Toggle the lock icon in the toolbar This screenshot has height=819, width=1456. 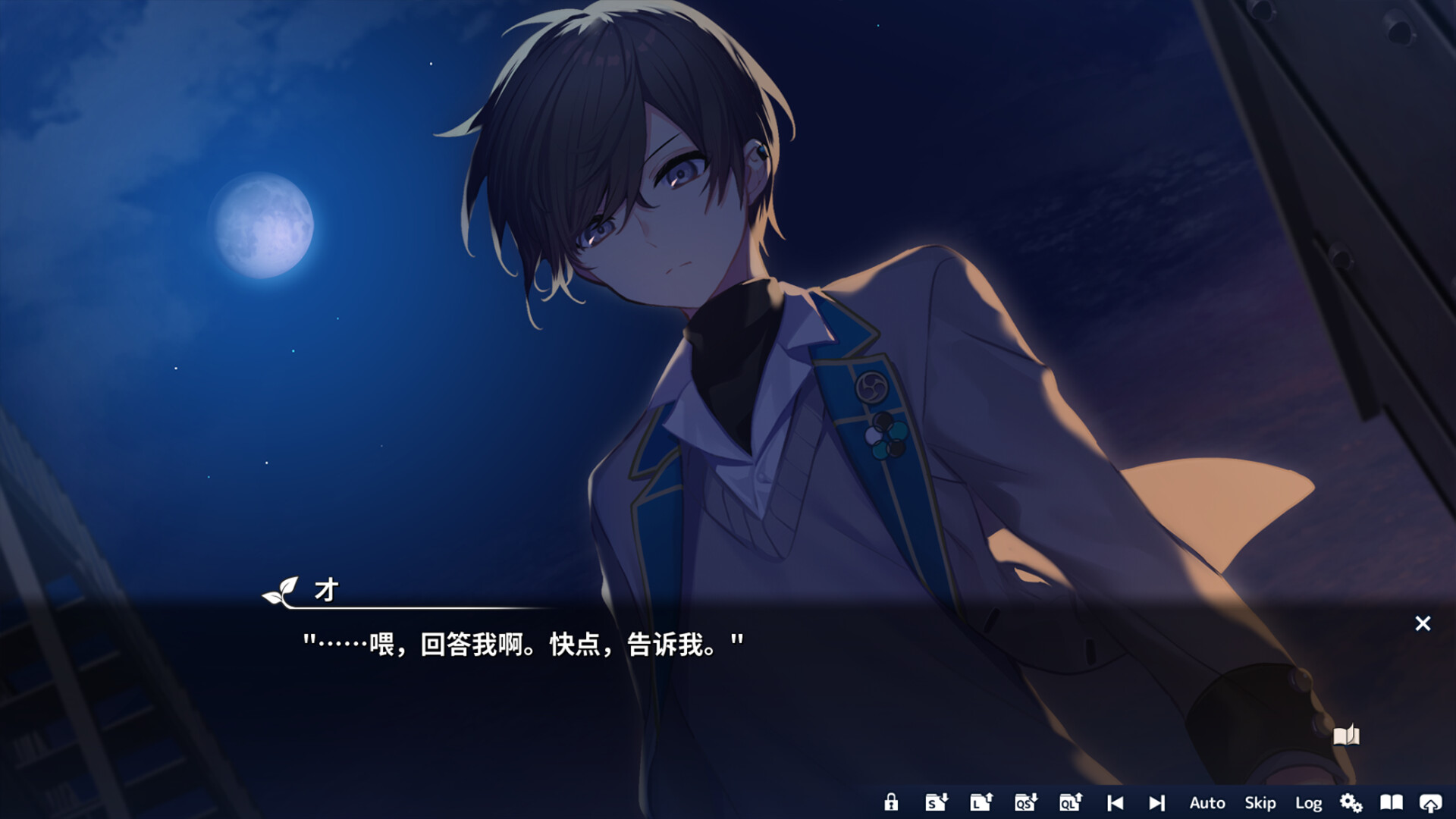click(891, 802)
